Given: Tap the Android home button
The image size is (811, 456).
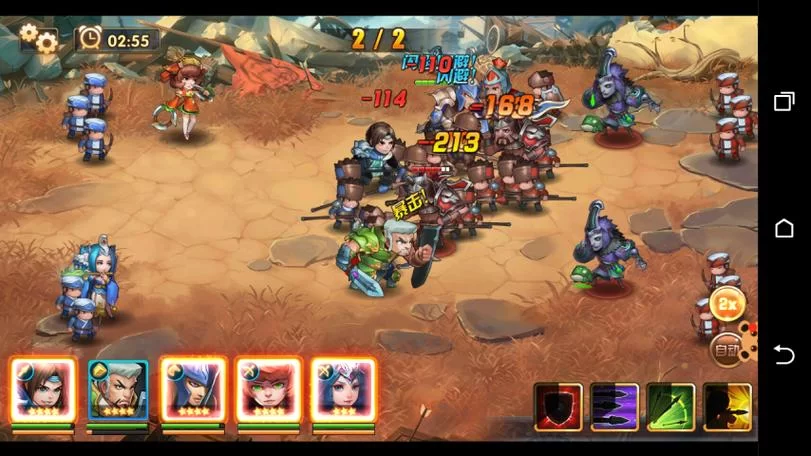Looking at the screenshot, I should point(784,229).
